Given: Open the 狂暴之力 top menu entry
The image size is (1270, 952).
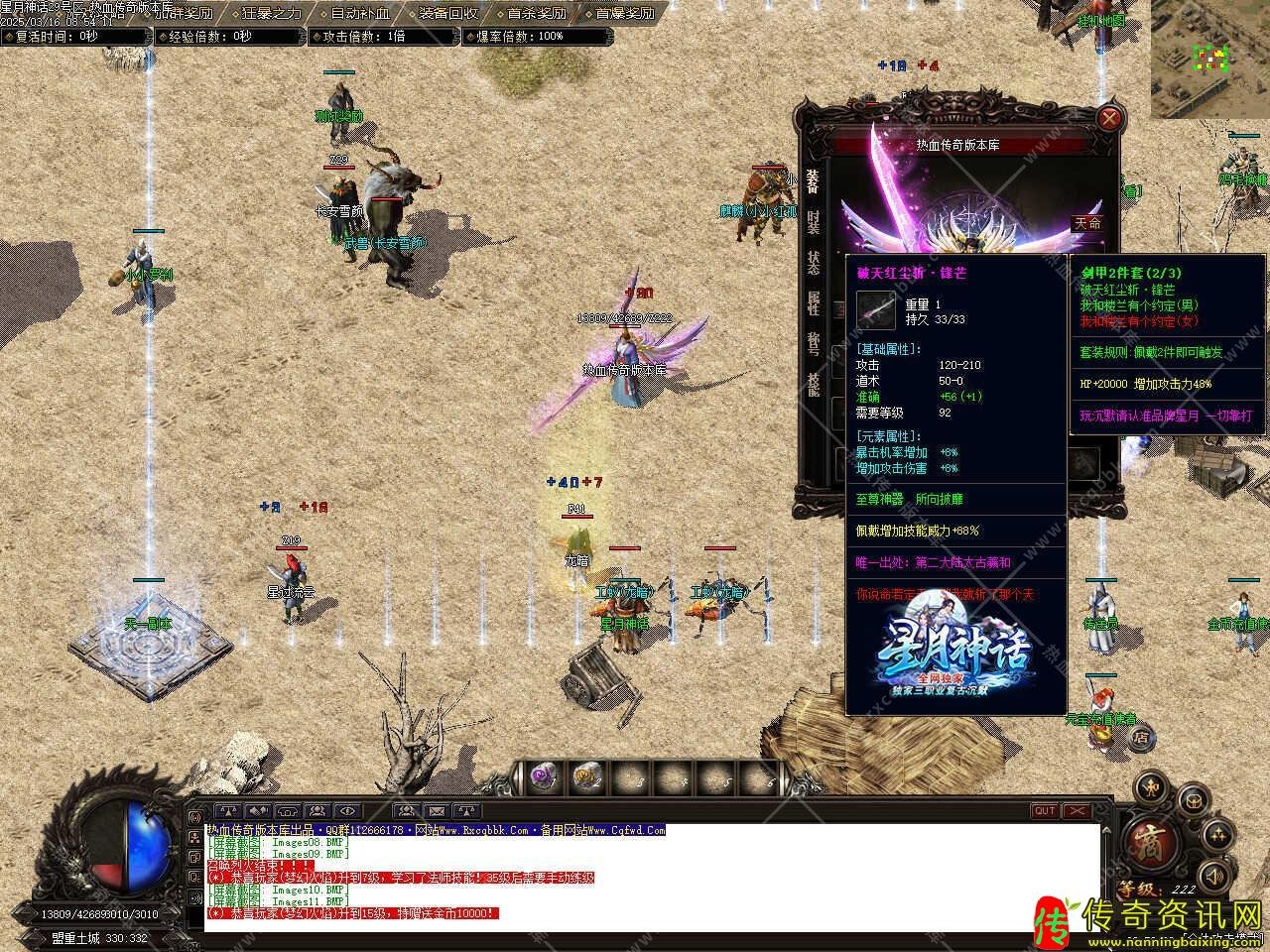Looking at the screenshot, I should (x=272, y=14).
